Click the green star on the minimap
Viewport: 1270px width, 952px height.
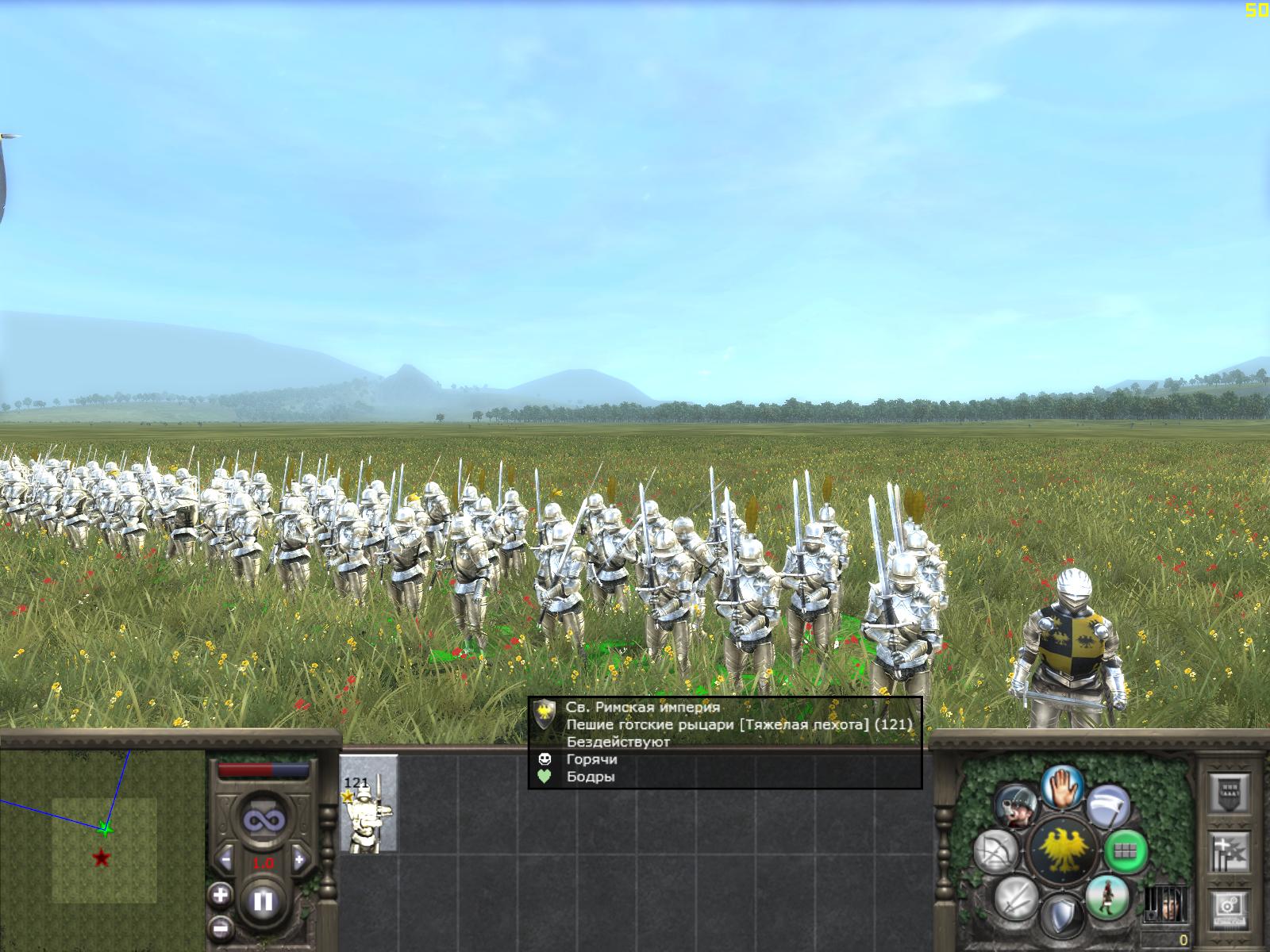pyautogui.click(x=105, y=829)
